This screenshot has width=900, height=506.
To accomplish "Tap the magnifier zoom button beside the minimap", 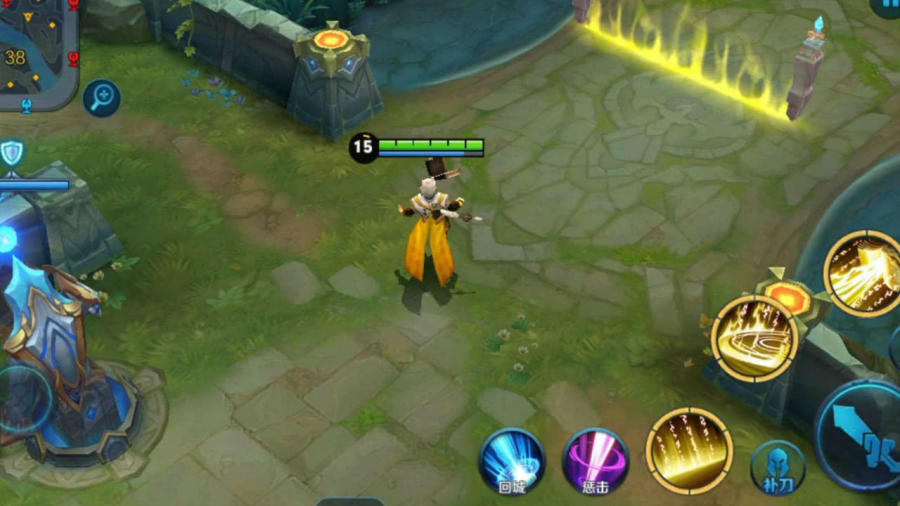I will tap(102, 98).
